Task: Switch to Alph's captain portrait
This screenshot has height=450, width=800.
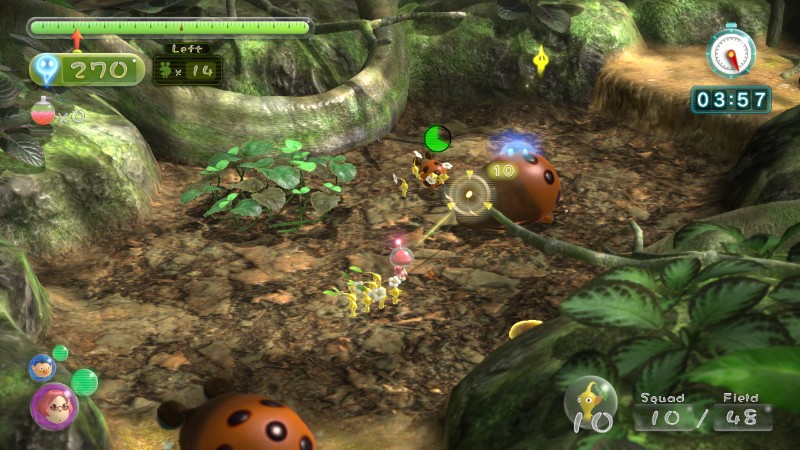Action: pos(42,367)
